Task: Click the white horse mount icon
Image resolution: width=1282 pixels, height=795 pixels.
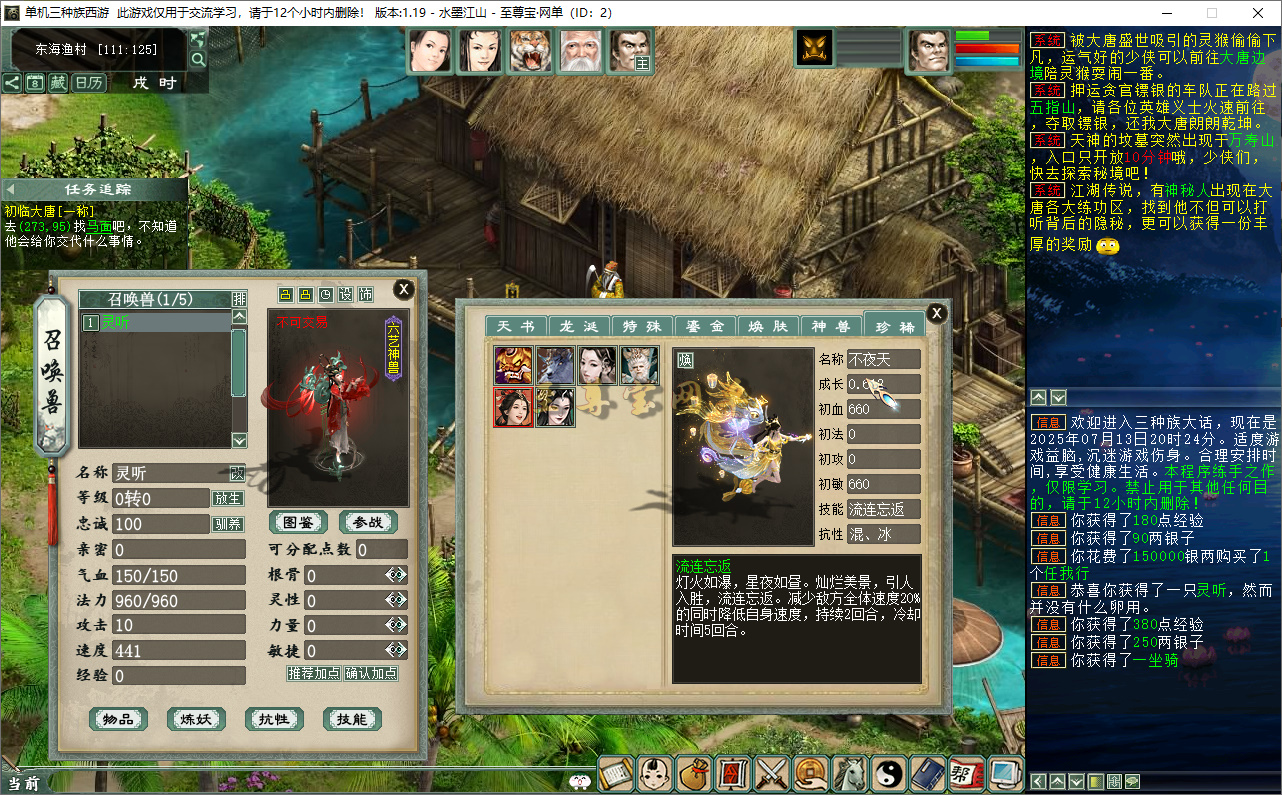Action: tap(850, 773)
